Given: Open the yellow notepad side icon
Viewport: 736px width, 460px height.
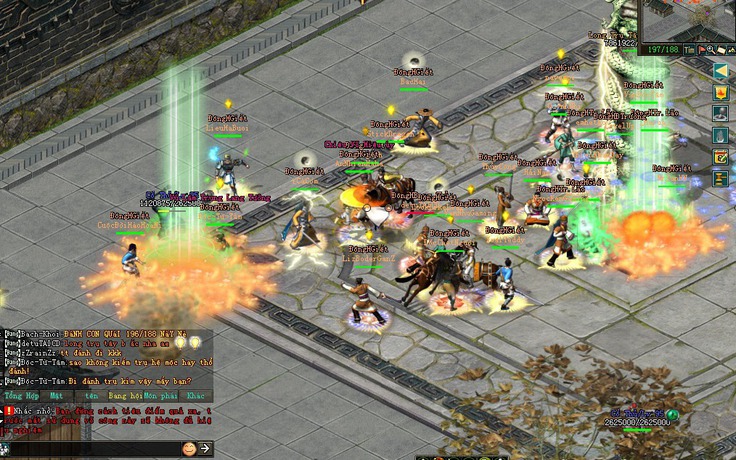Looking at the screenshot, I should [x=720, y=157].
